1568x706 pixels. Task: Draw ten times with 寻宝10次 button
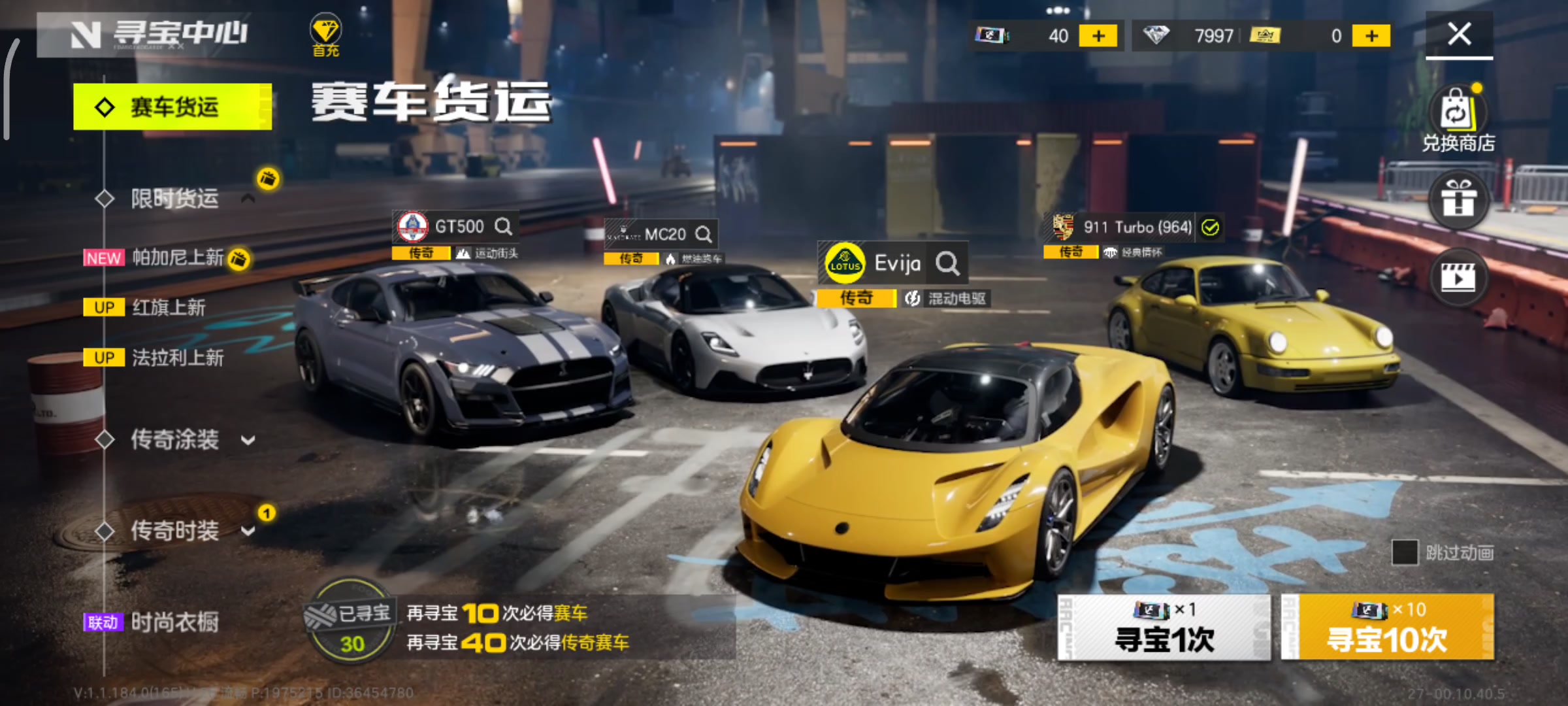(x=1388, y=628)
